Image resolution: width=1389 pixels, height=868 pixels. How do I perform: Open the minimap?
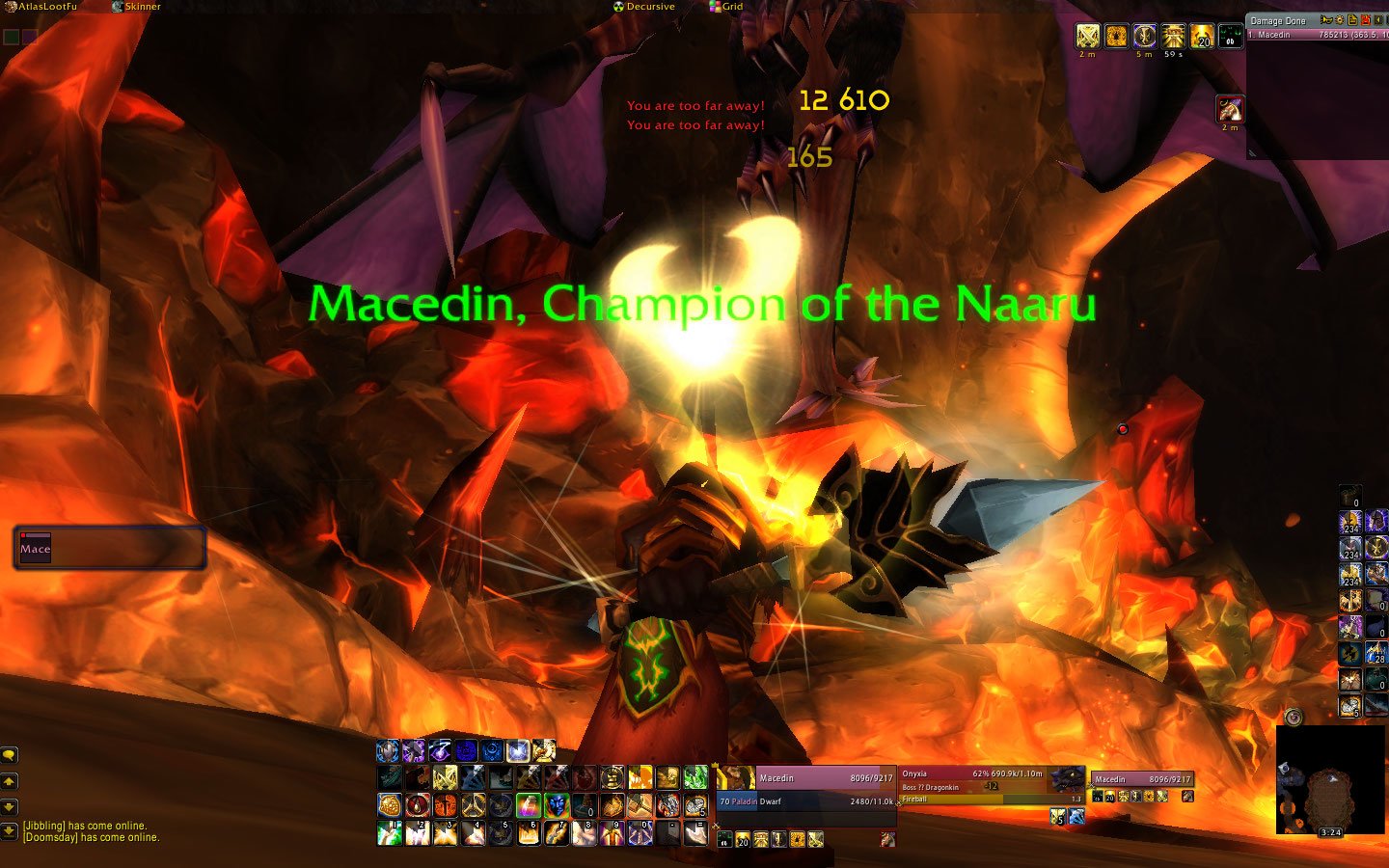(1330, 779)
